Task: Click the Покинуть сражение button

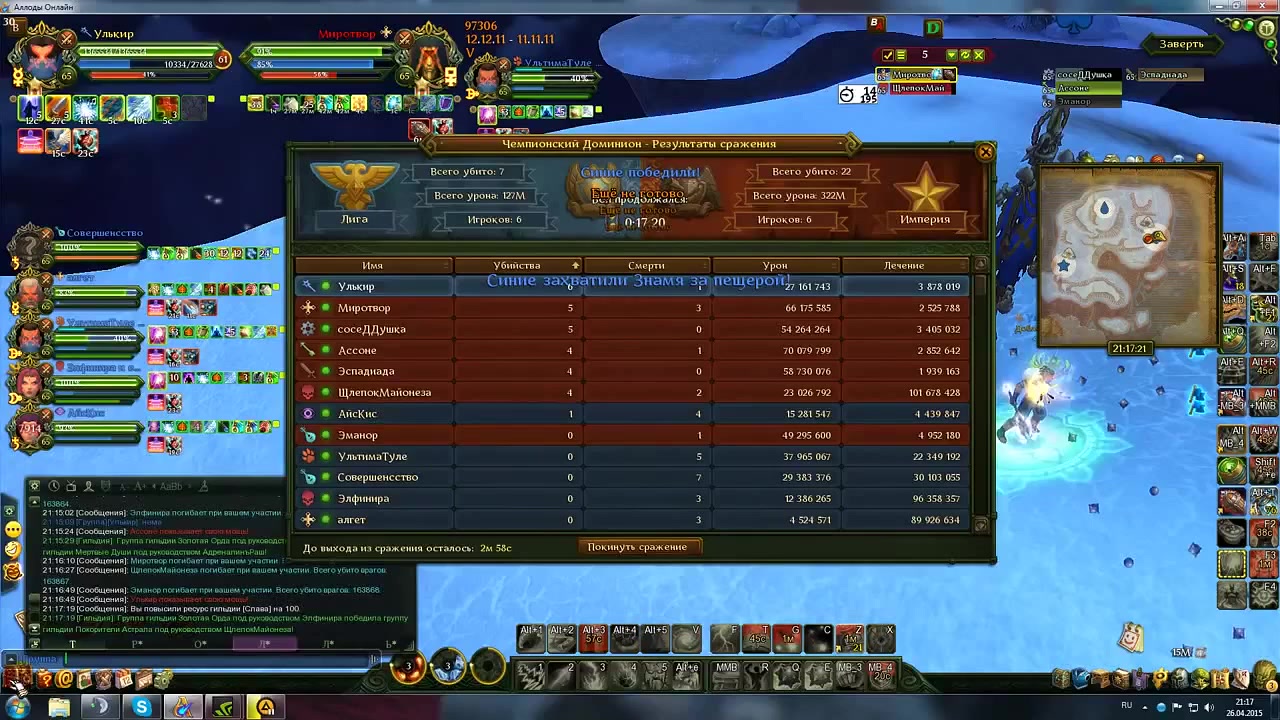Action: (637, 547)
